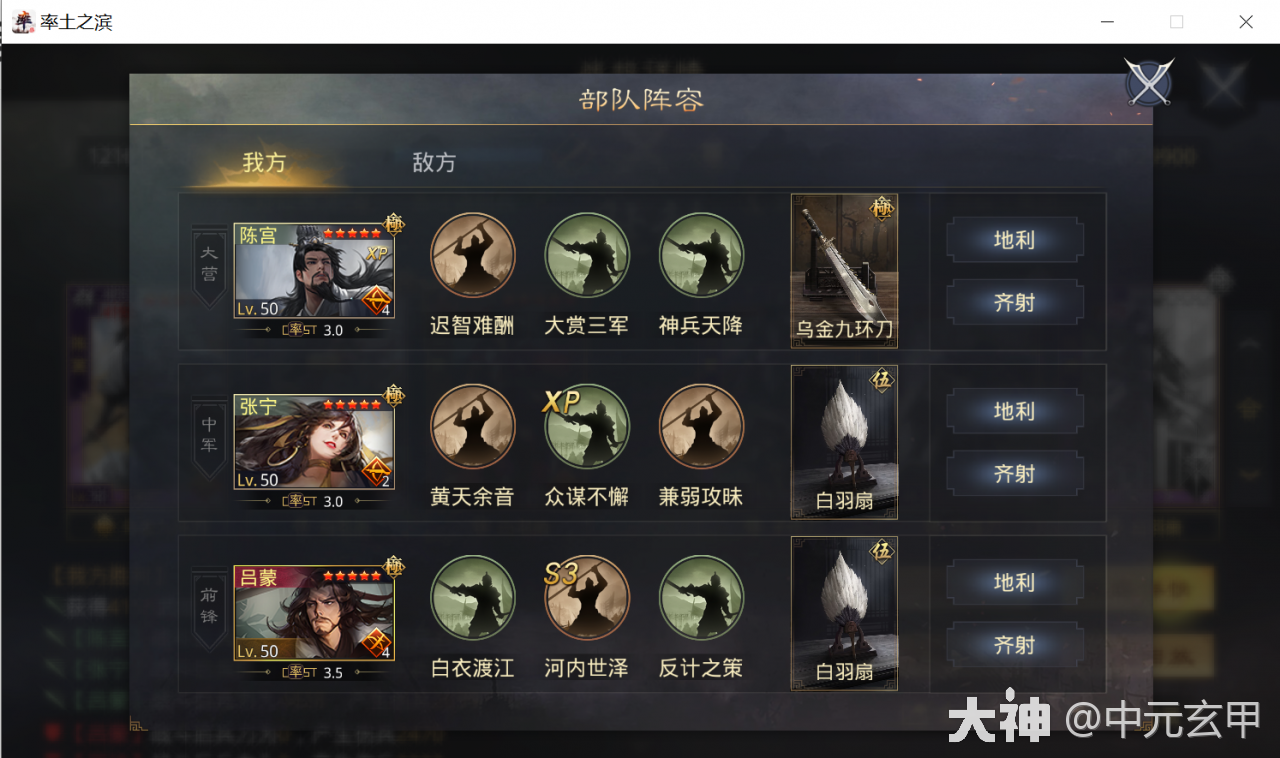Image resolution: width=1280 pixels, height=758 pixels.
Task: View the 白羽扇 equipment of 张宁
Action: [x=843, y=440]
